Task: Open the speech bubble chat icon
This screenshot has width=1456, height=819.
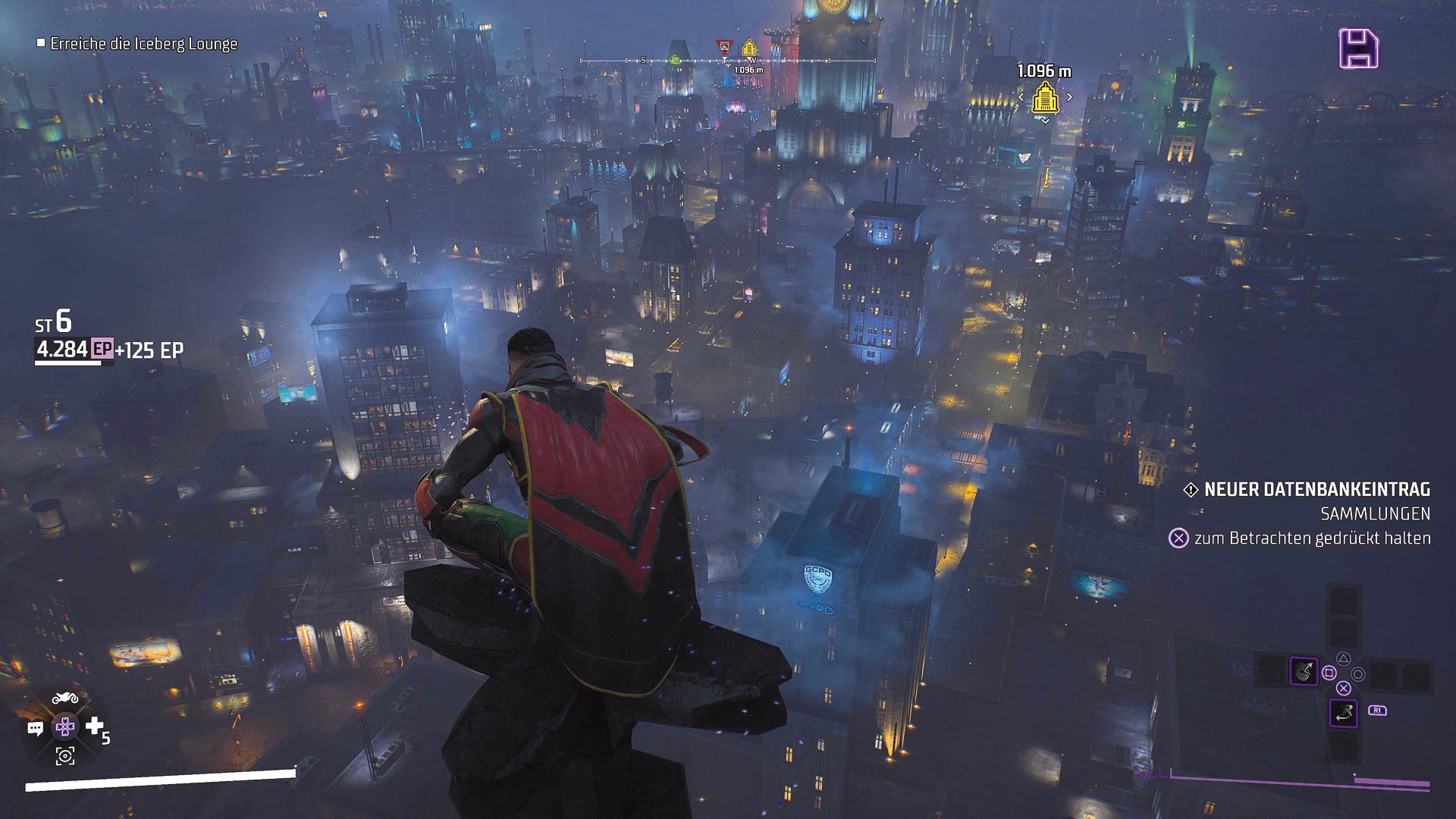Action: [x=35, y=729]
